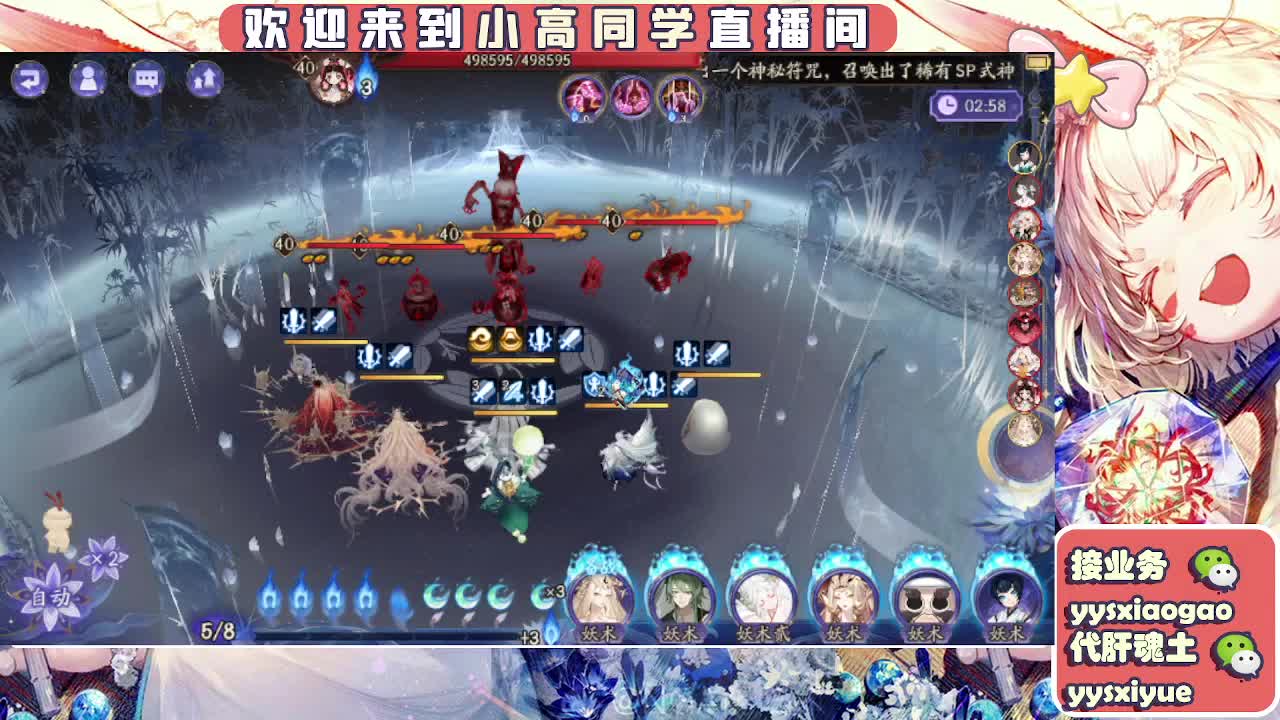Open the chat bubble icon
1280x720 pixels.
[148, 80]
